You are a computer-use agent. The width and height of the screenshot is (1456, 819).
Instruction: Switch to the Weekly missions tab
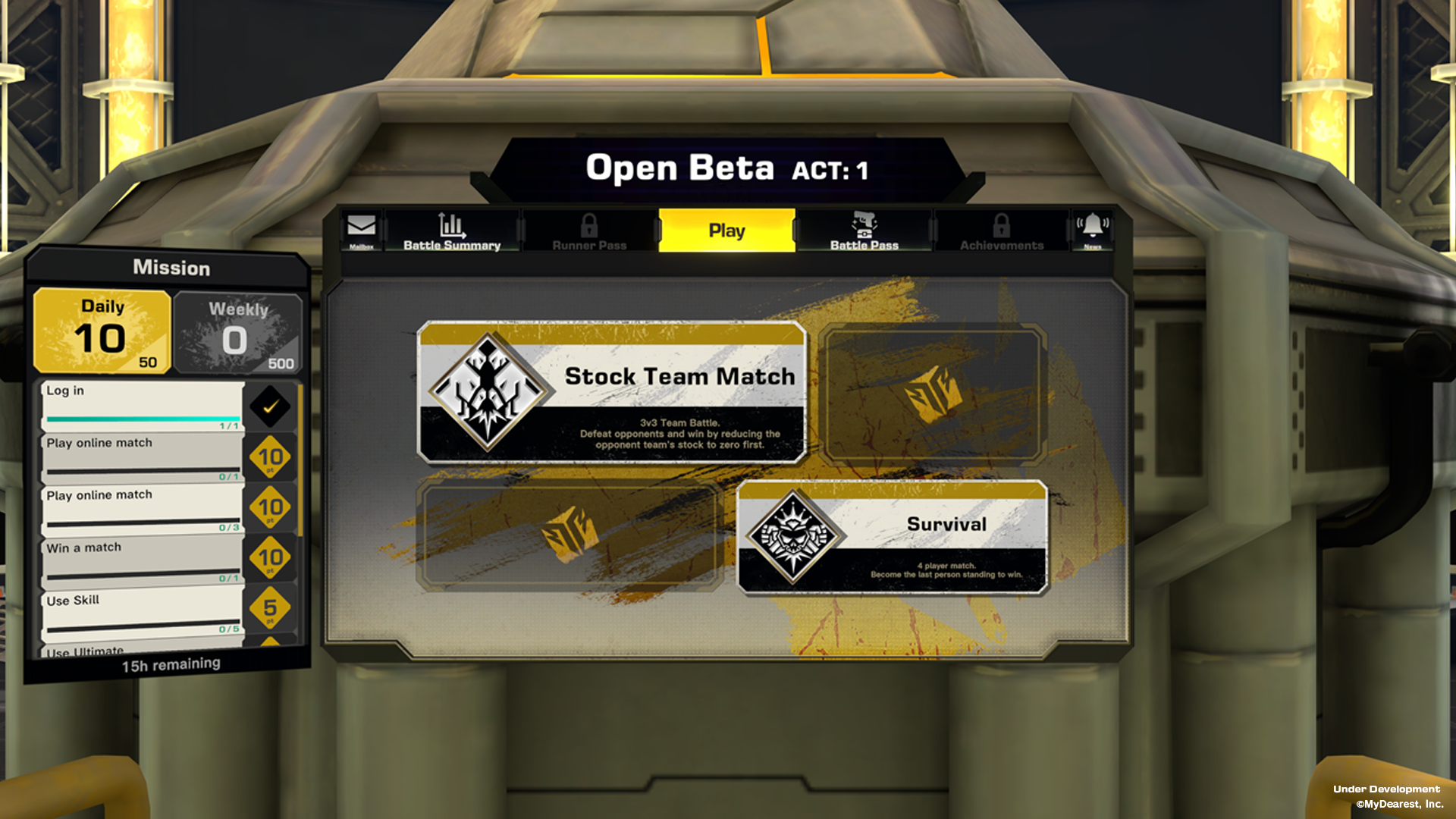coord(237,332)
